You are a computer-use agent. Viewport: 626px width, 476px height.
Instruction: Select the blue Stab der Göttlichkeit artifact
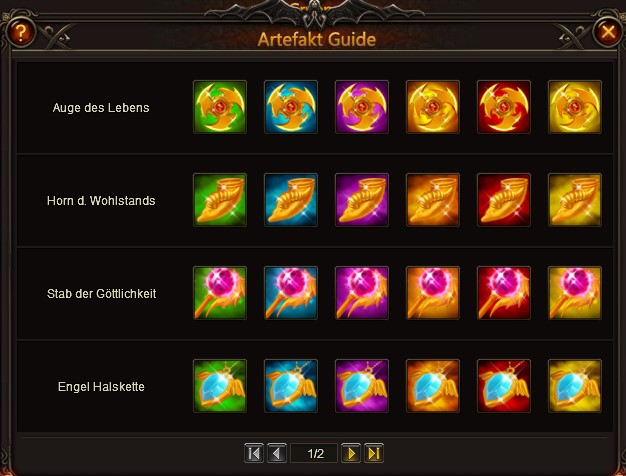click(x=291, y=293)
